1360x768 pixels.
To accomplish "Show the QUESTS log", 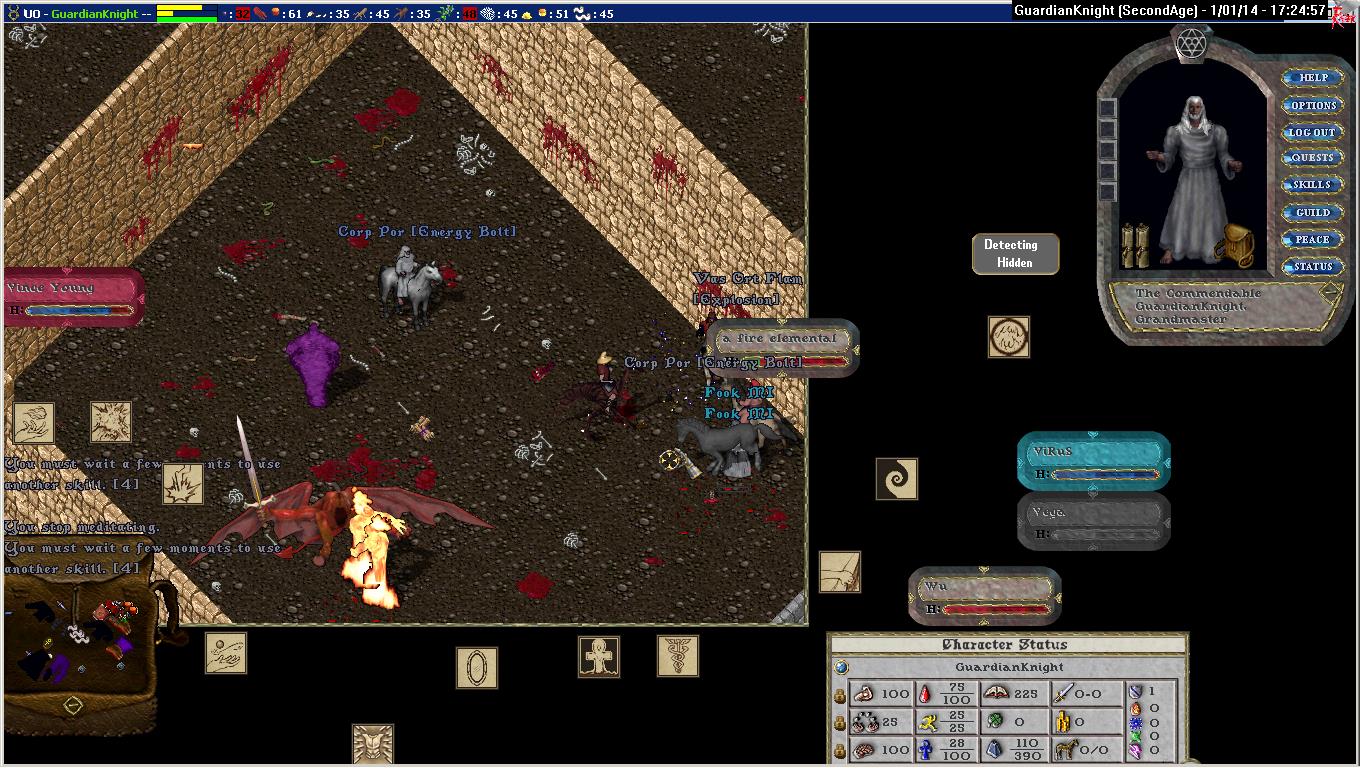I will tap(1312, 158).
